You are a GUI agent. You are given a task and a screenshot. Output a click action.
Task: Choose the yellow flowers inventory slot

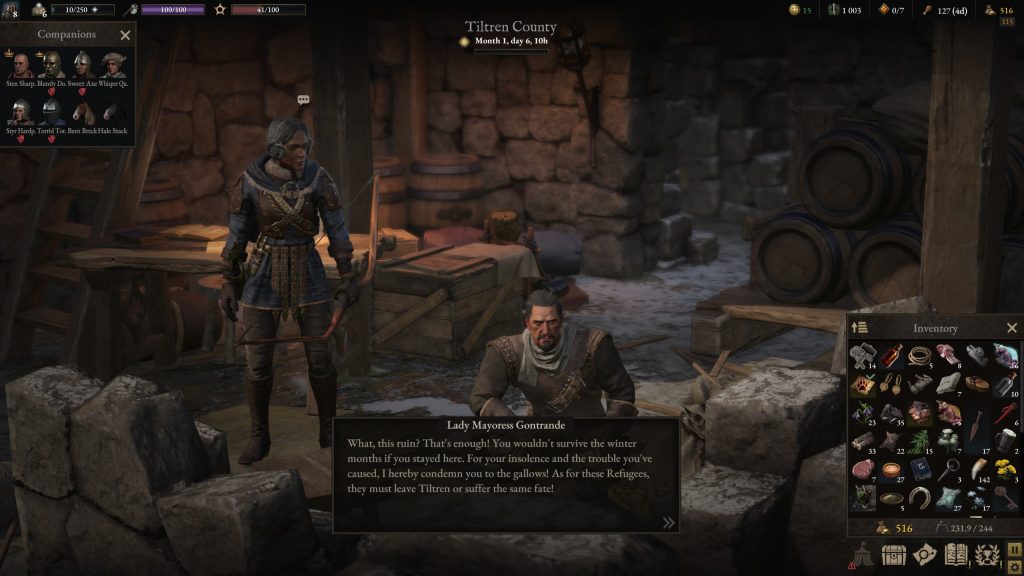click(x=1006, y=467)
